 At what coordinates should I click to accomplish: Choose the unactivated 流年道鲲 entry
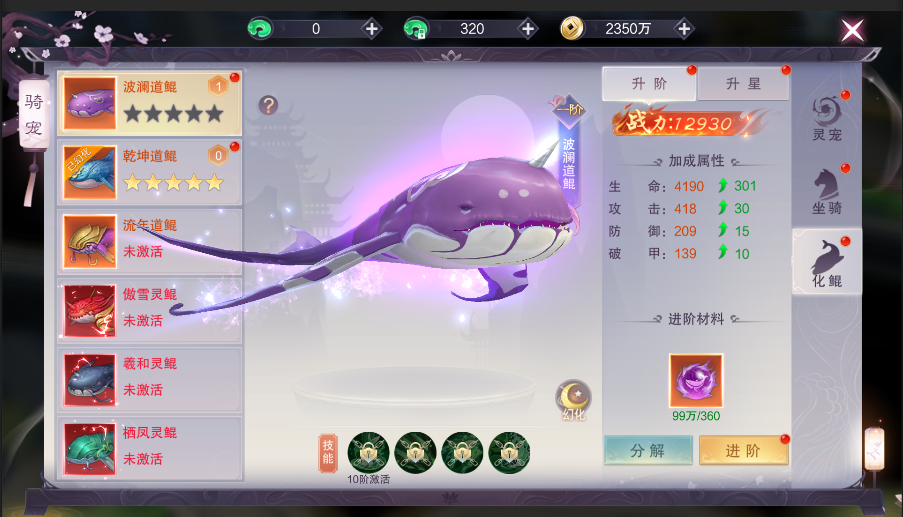pyautogui.click(x=150, y=239)
